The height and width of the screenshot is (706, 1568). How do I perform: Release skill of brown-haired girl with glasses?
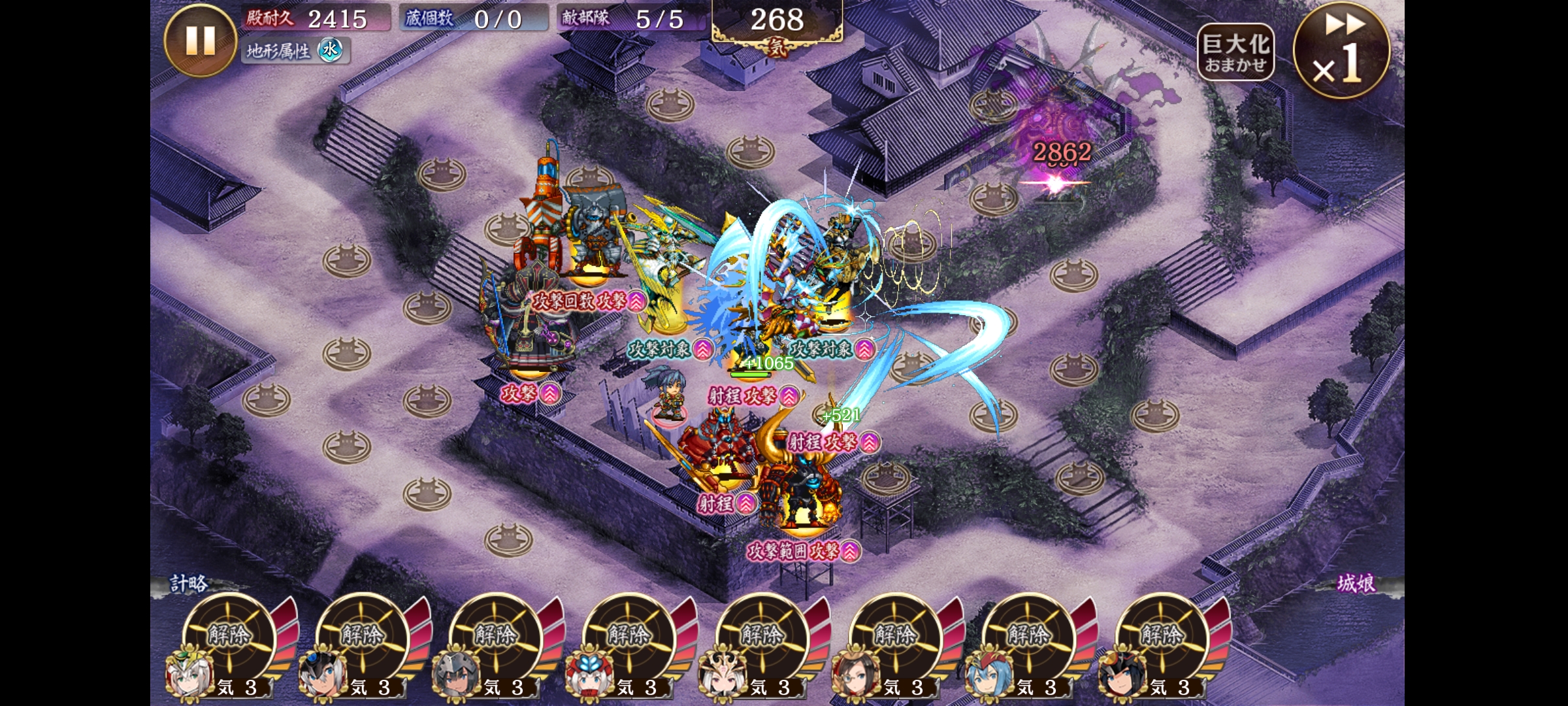(895, 635)
